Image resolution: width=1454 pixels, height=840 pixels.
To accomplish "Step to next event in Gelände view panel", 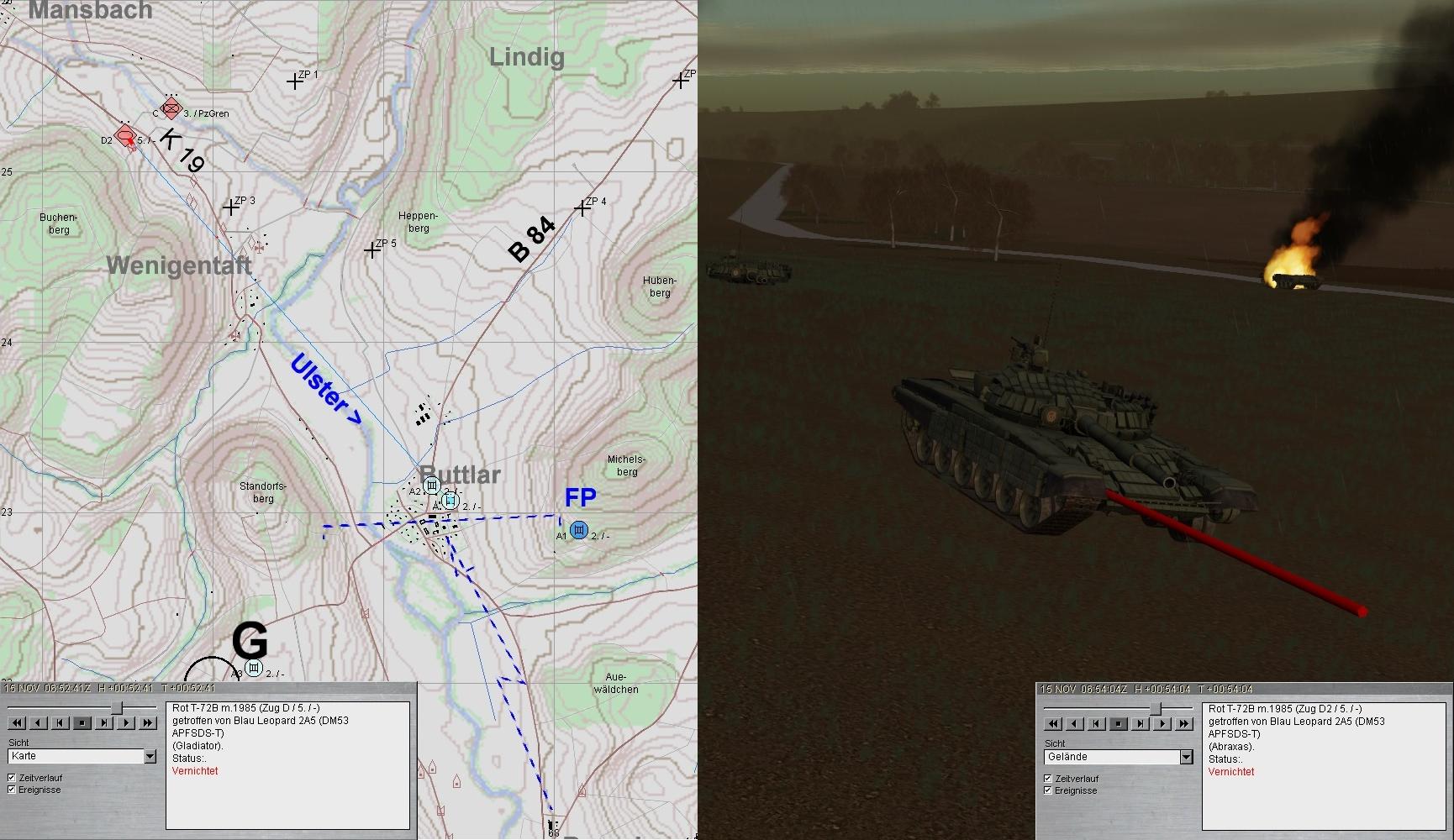I will coord(1141,723).
